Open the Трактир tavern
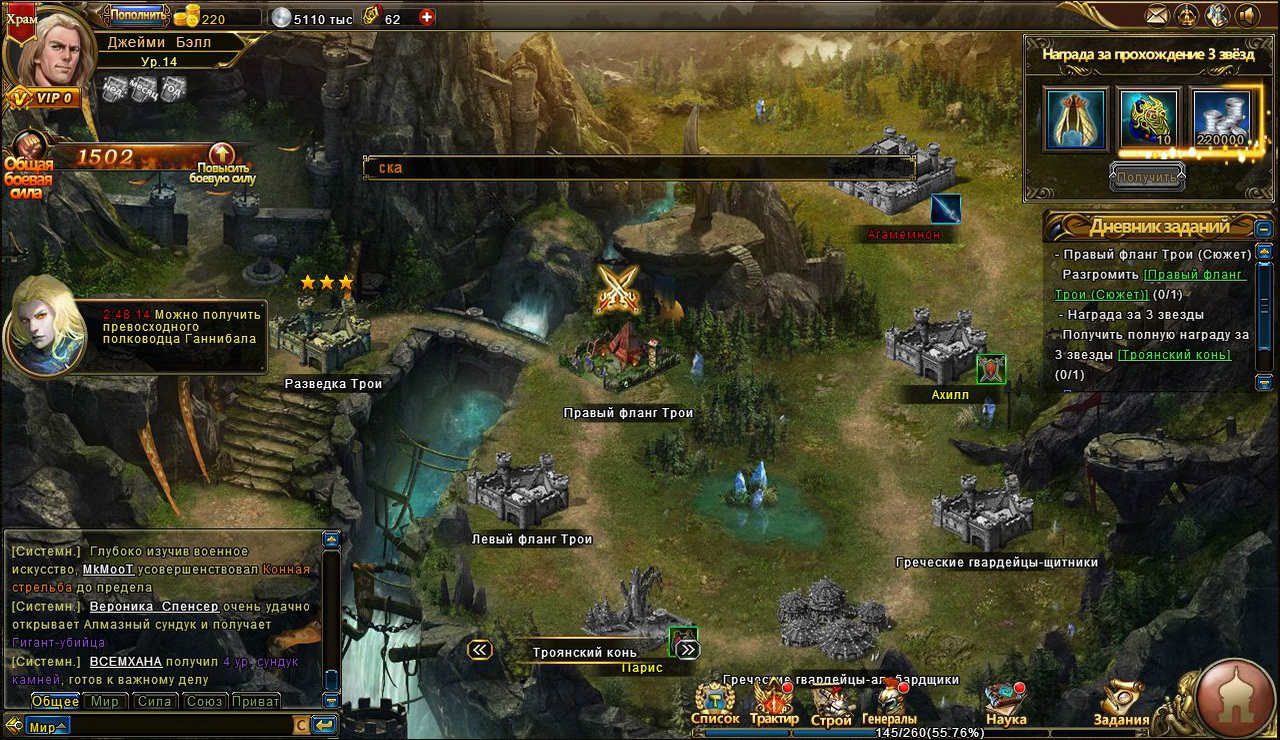Viewport: 1280px width, 740px height. point(773,703)
